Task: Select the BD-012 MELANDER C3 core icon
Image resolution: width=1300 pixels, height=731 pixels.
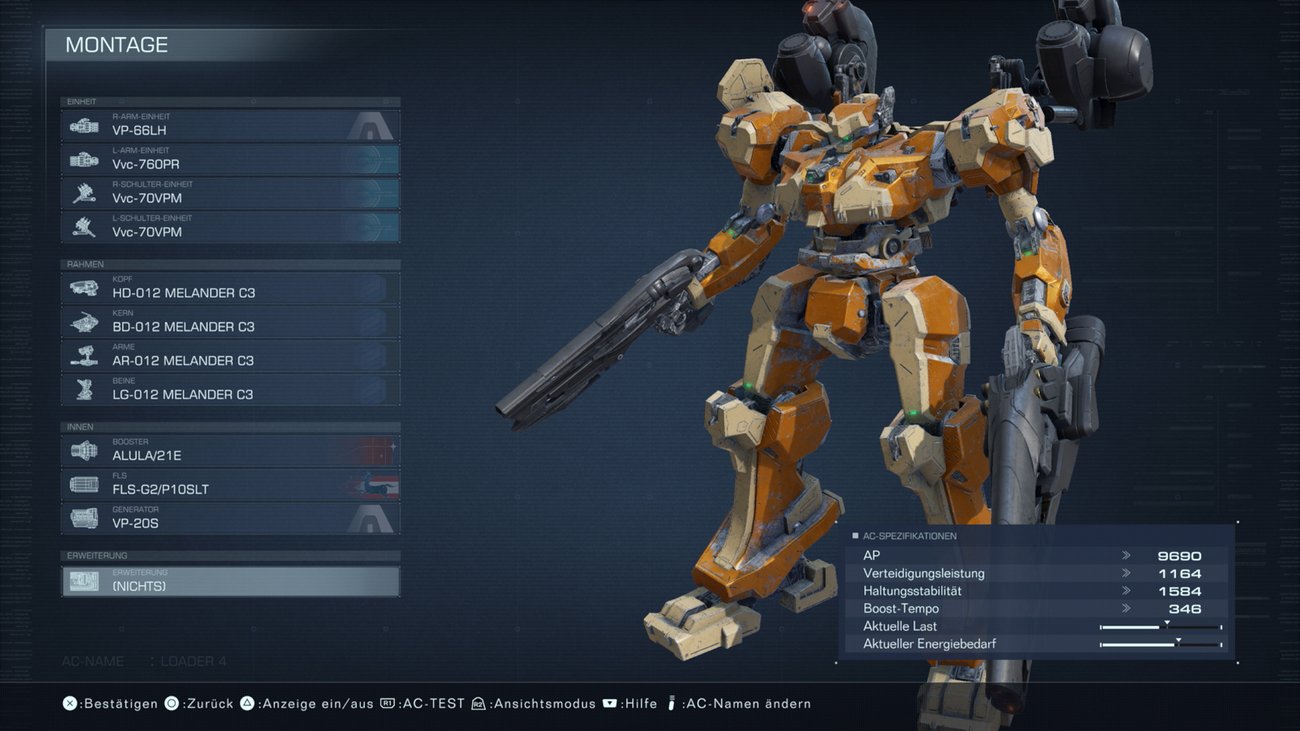Action: click(x=82, y=320)
